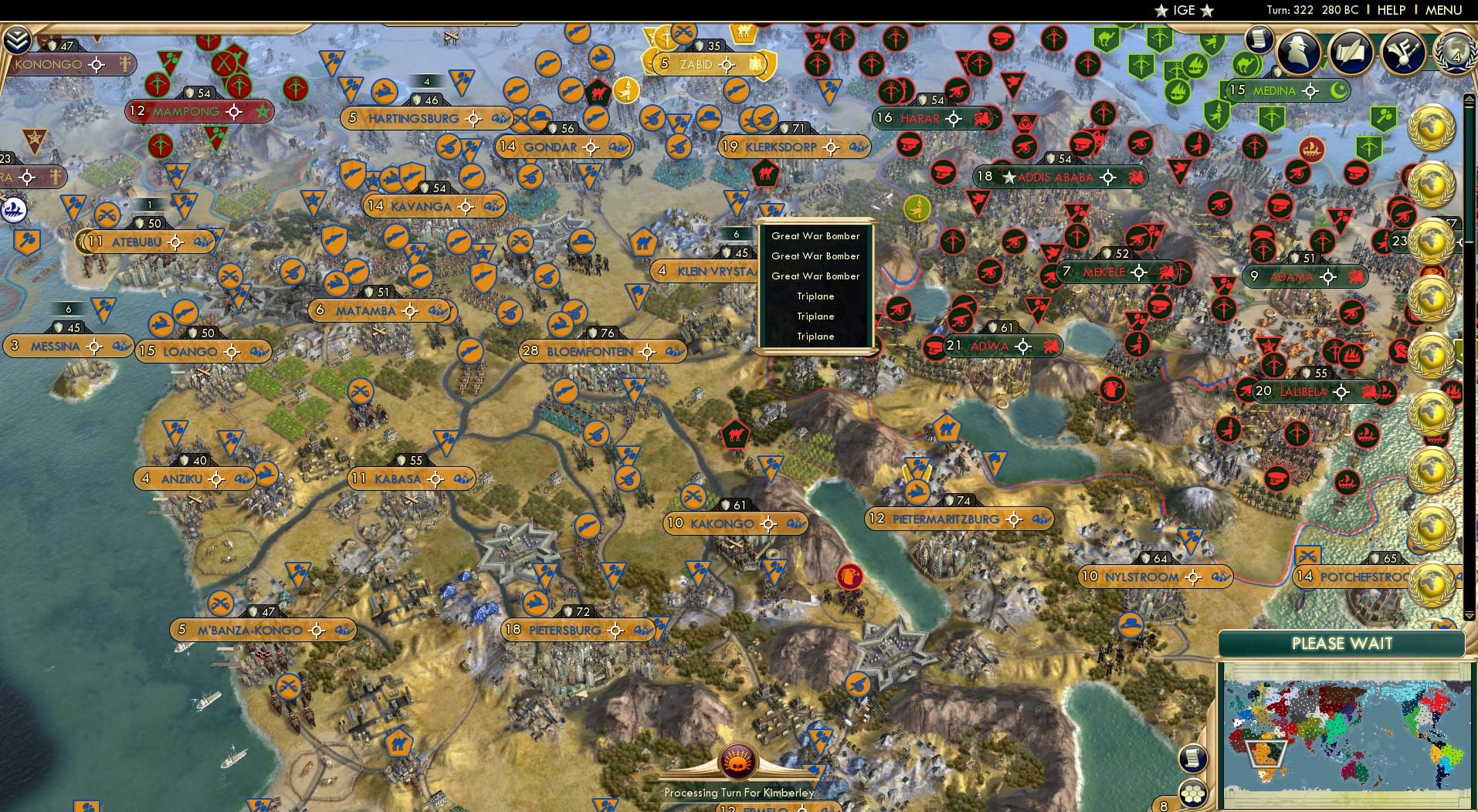Screen dimensions: 1478x812
Task: Open the game log scroll icon beside the minimap
Action: point(1193,758)
